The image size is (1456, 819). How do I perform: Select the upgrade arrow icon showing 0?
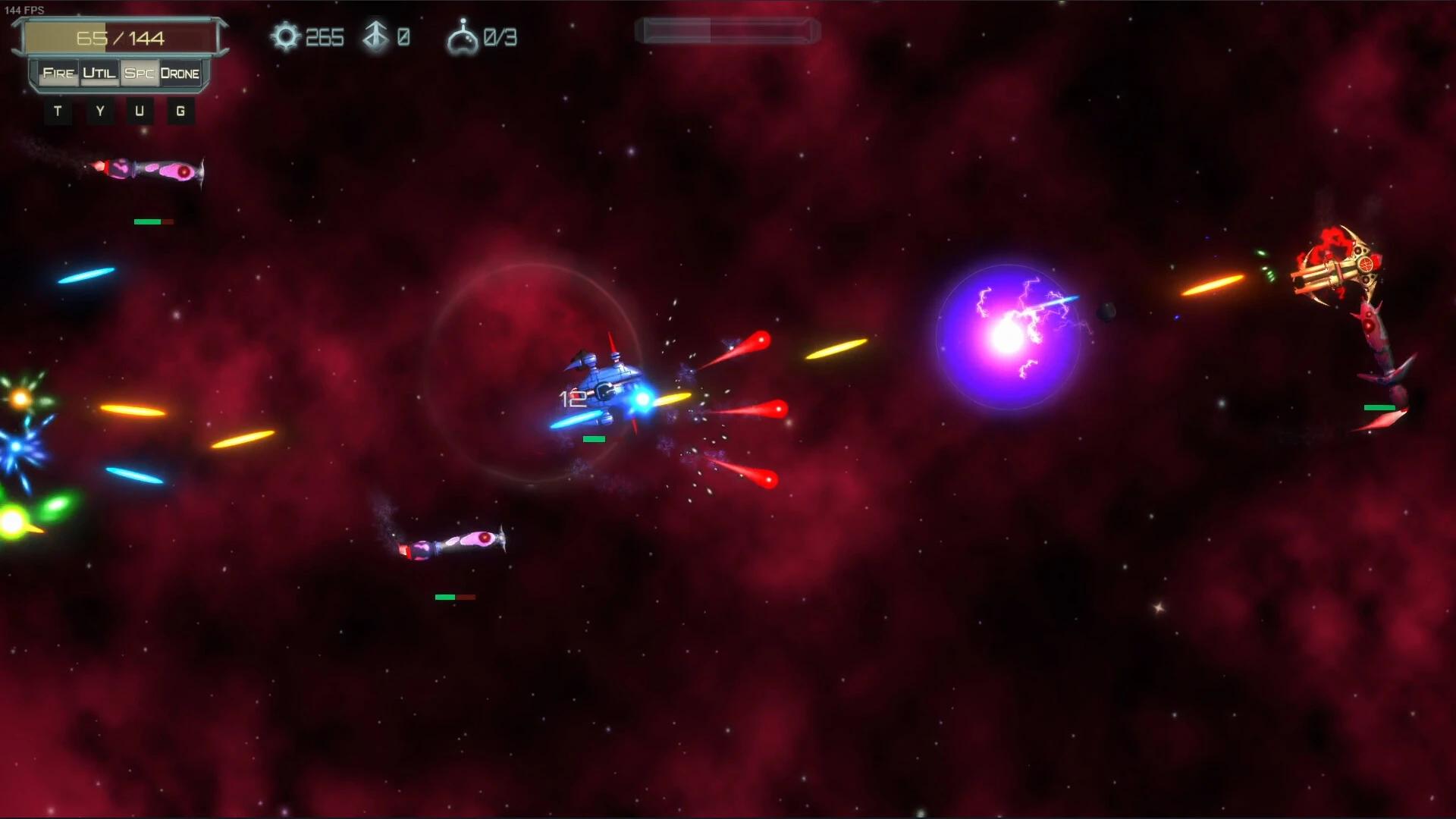[375, 35]
